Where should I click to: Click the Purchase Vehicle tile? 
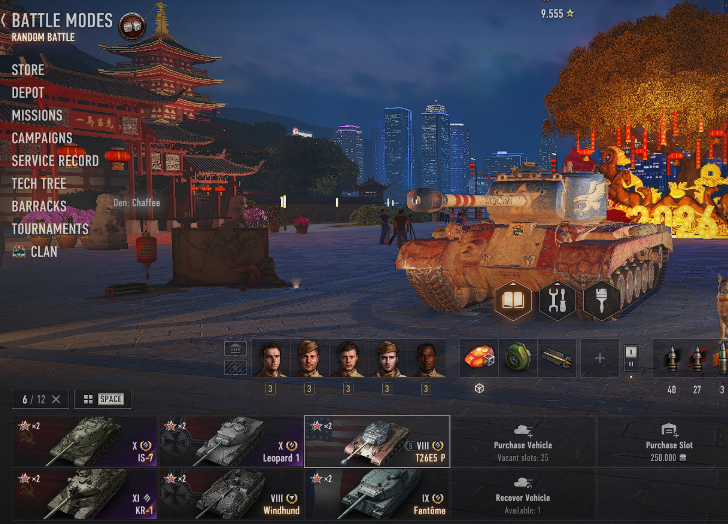[523, 442]
